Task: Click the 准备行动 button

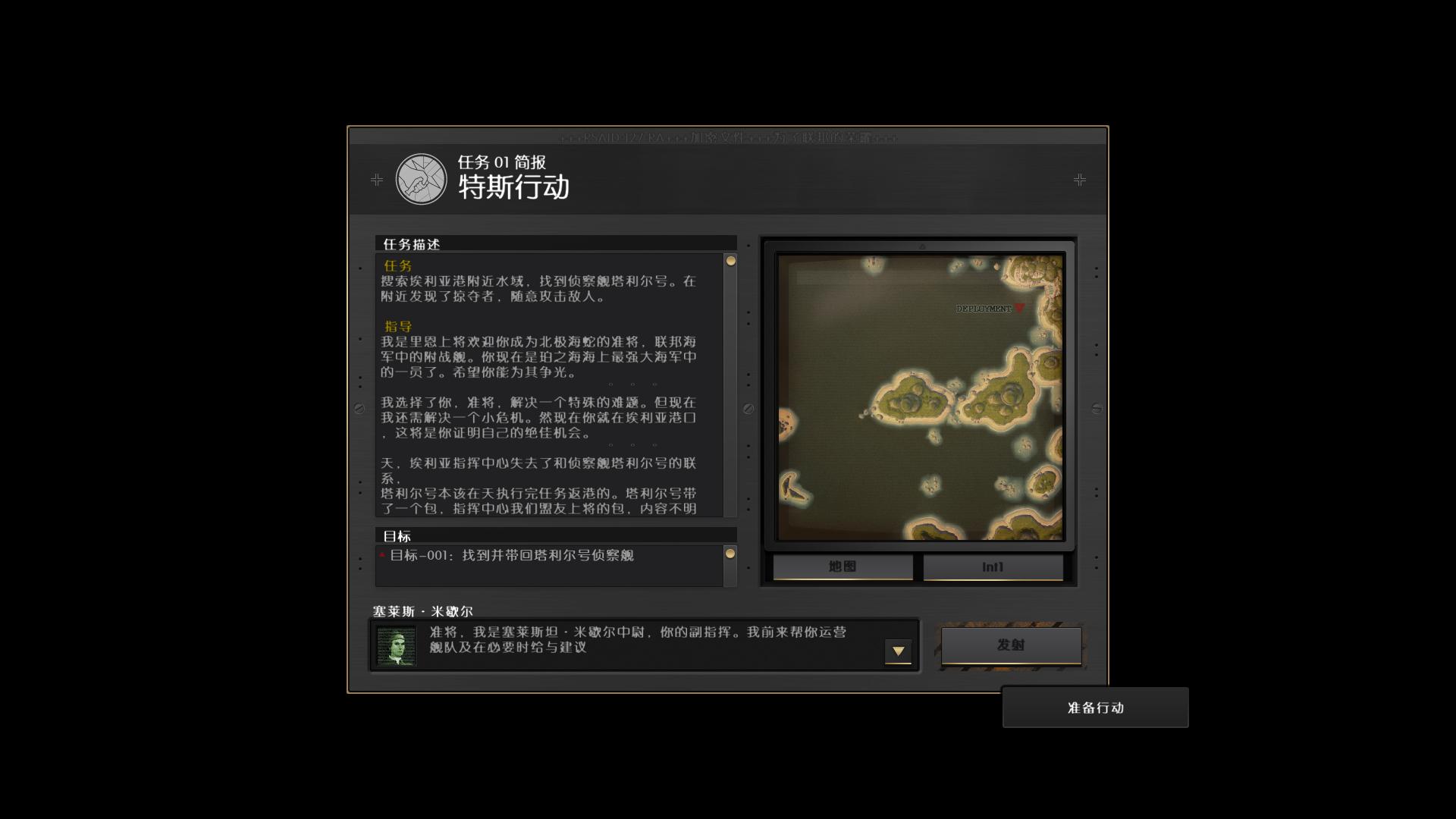Action: pos(1094,707)
